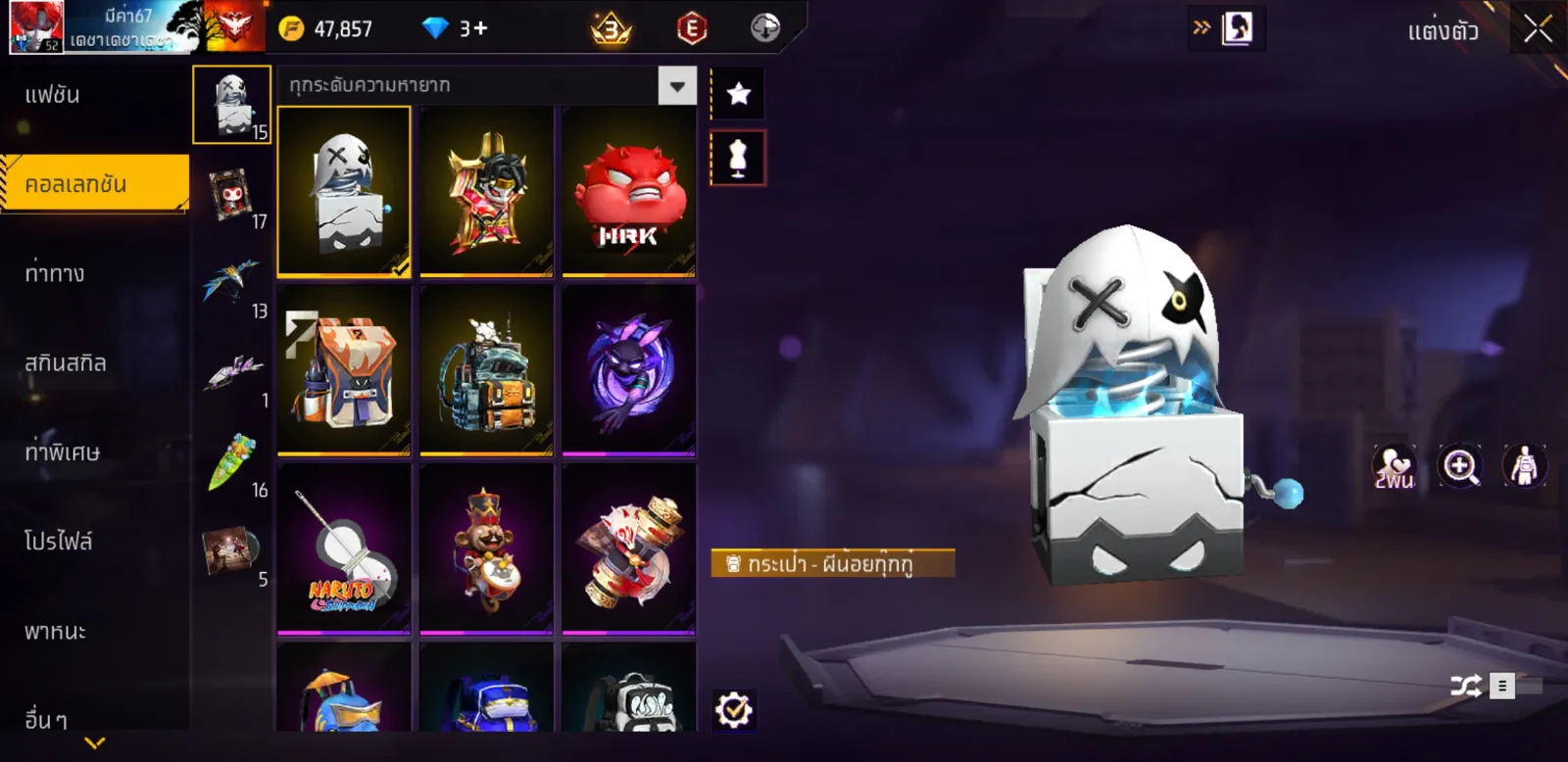The width and height of the screenshot is (1568, 762).
Task: Open the ท่าพิเศษ category
Action: pos(62,452)
